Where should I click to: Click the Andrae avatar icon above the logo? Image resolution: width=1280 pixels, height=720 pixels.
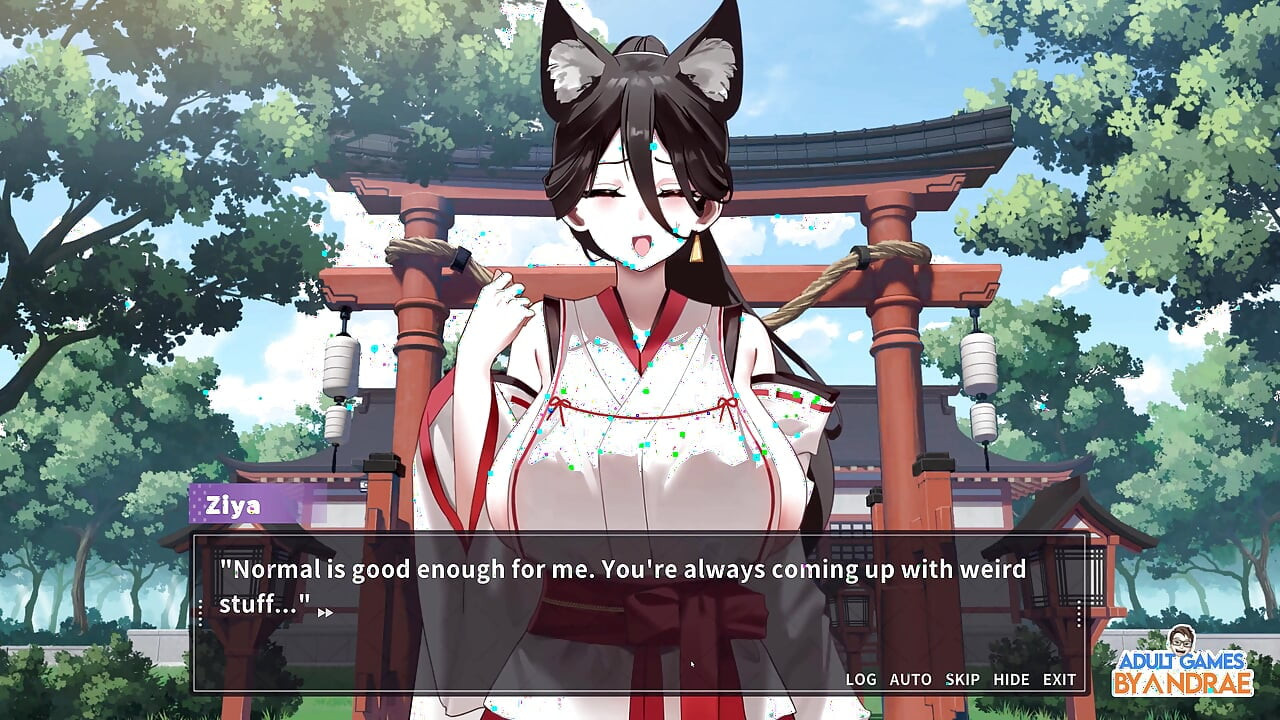point(1184,641)
